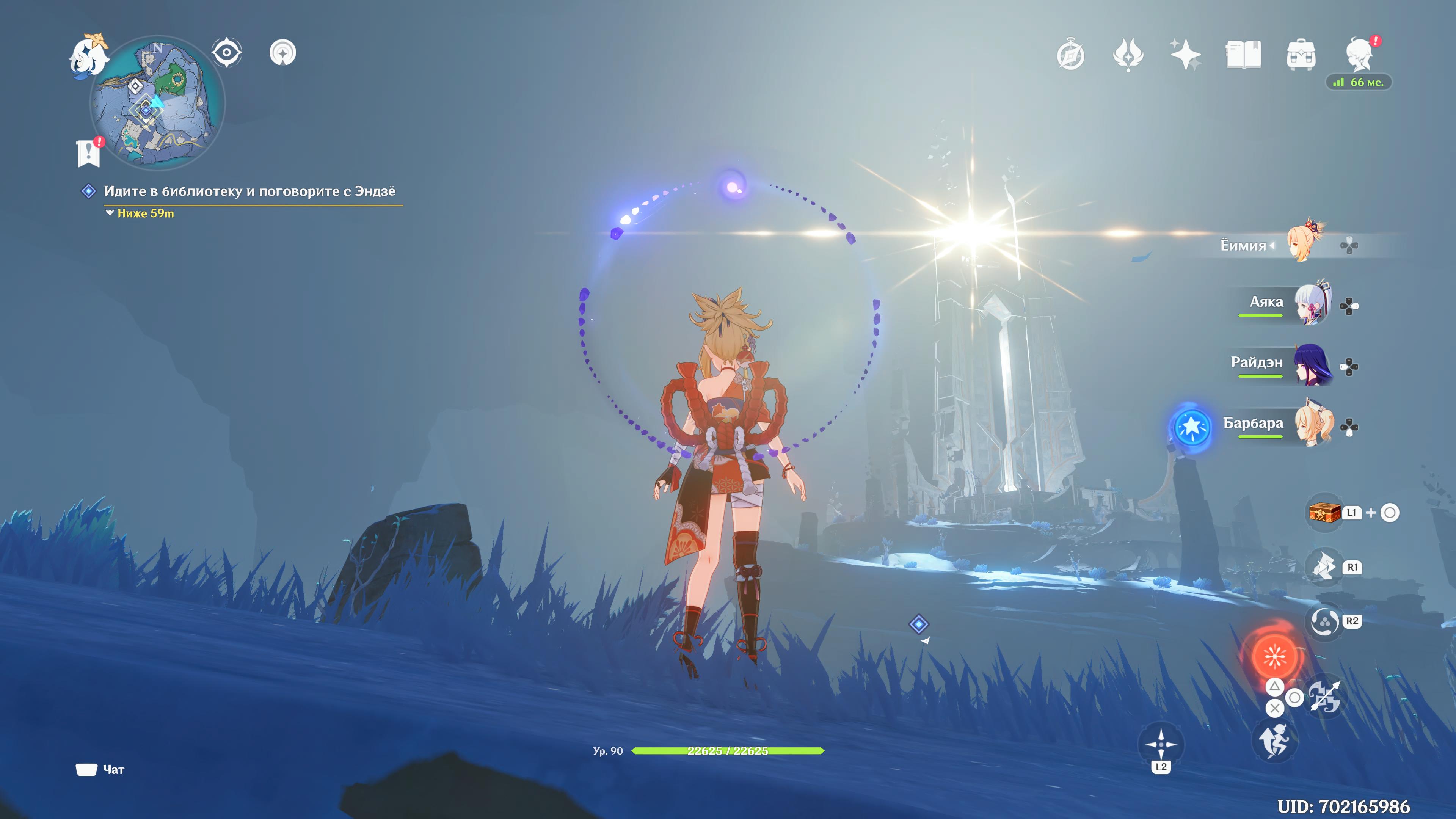
Task: Open the events four-pointed star icon
Action: pos(1128,55)
